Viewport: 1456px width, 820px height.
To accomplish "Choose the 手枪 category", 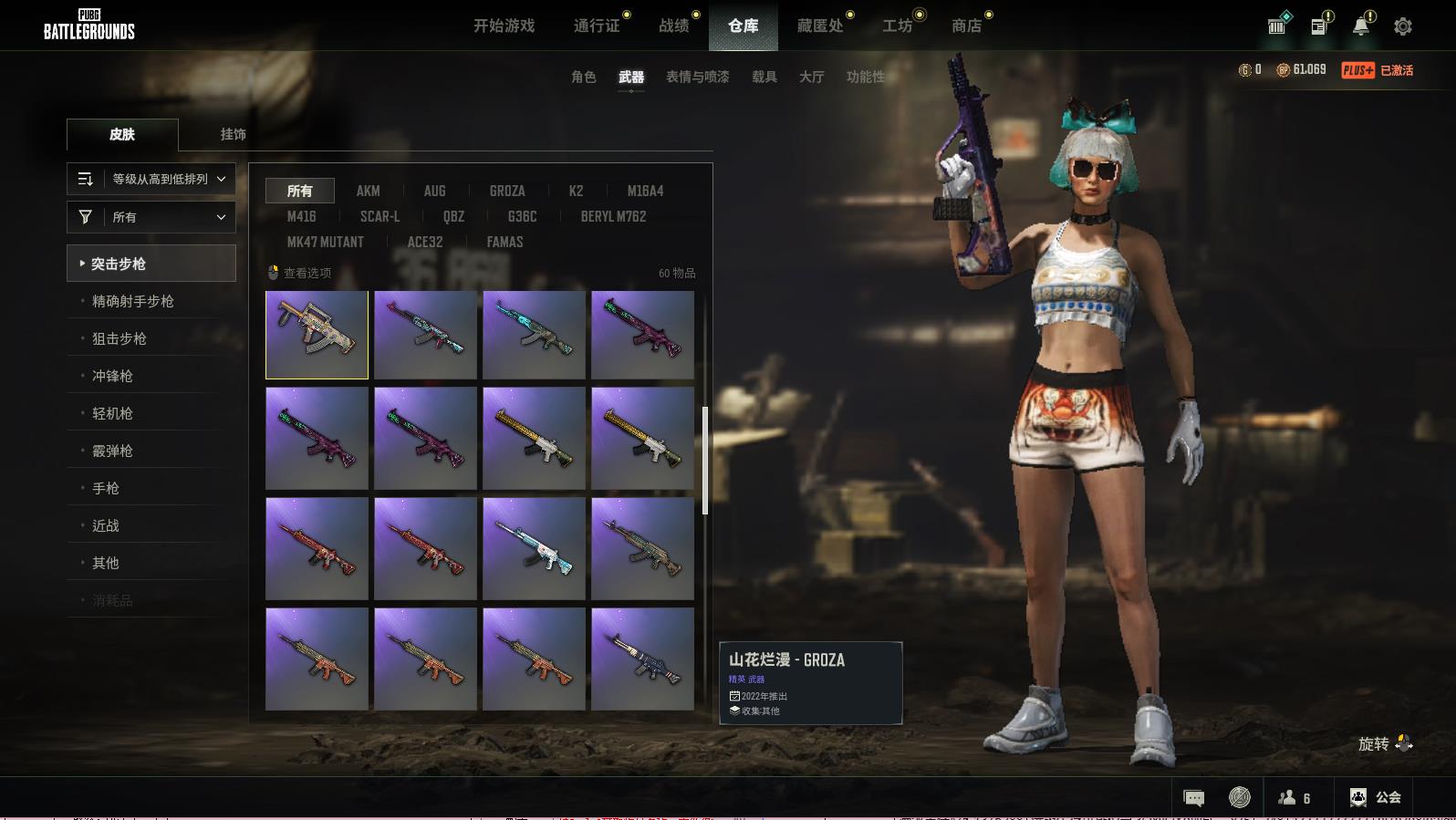I will 106,488.
